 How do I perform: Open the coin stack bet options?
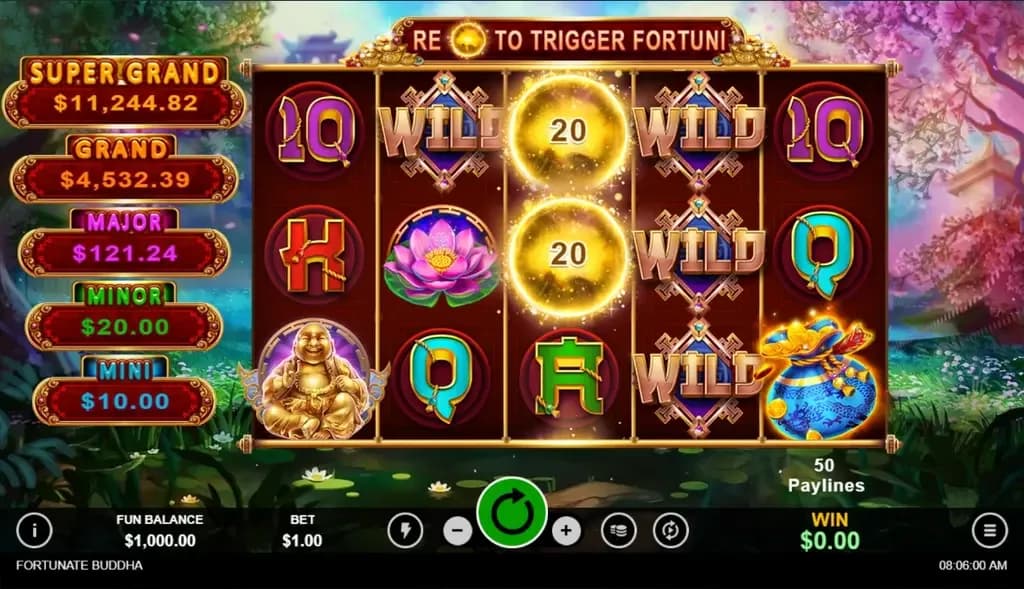(619, 530)
